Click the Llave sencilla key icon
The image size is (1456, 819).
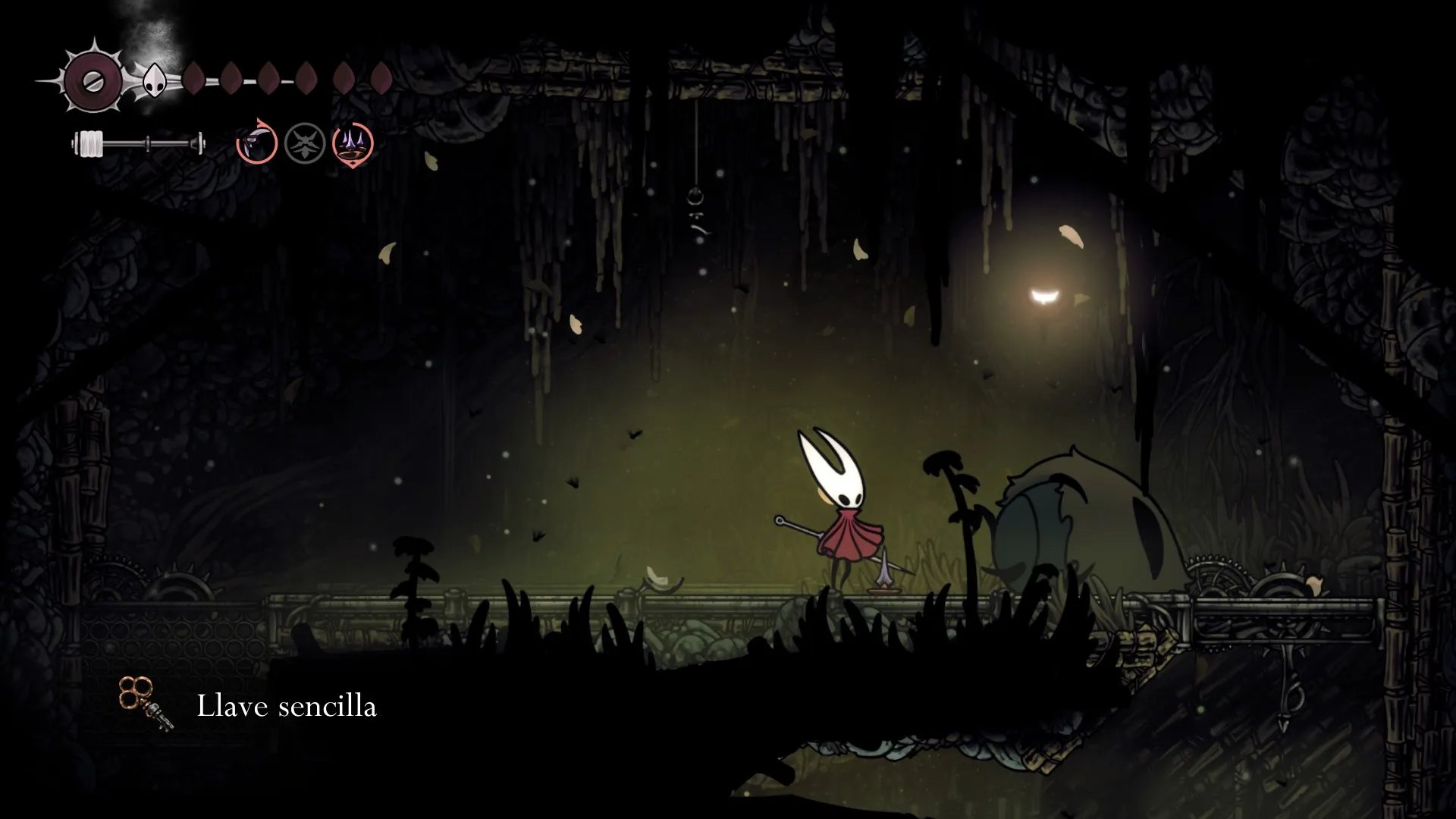146,704
